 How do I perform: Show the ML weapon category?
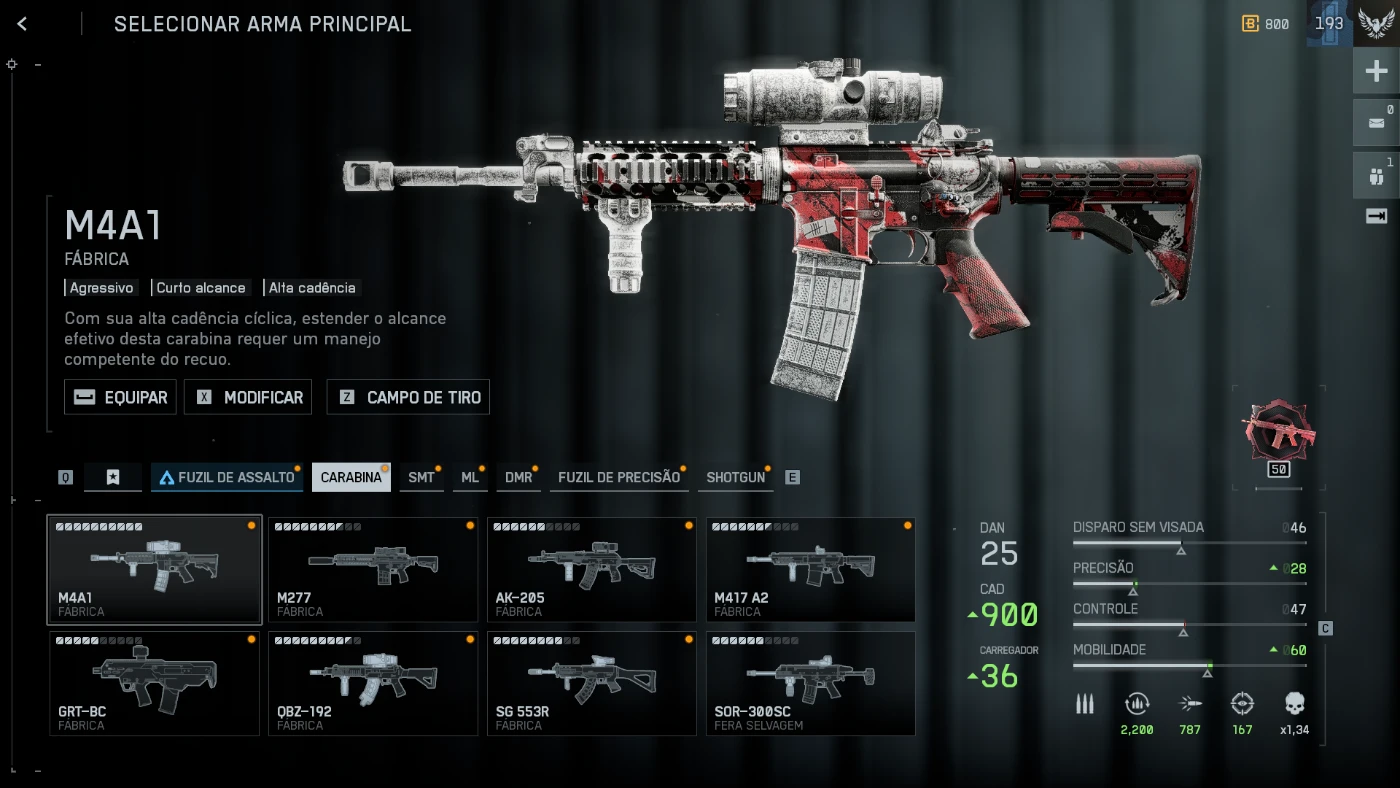coord(470,477)
